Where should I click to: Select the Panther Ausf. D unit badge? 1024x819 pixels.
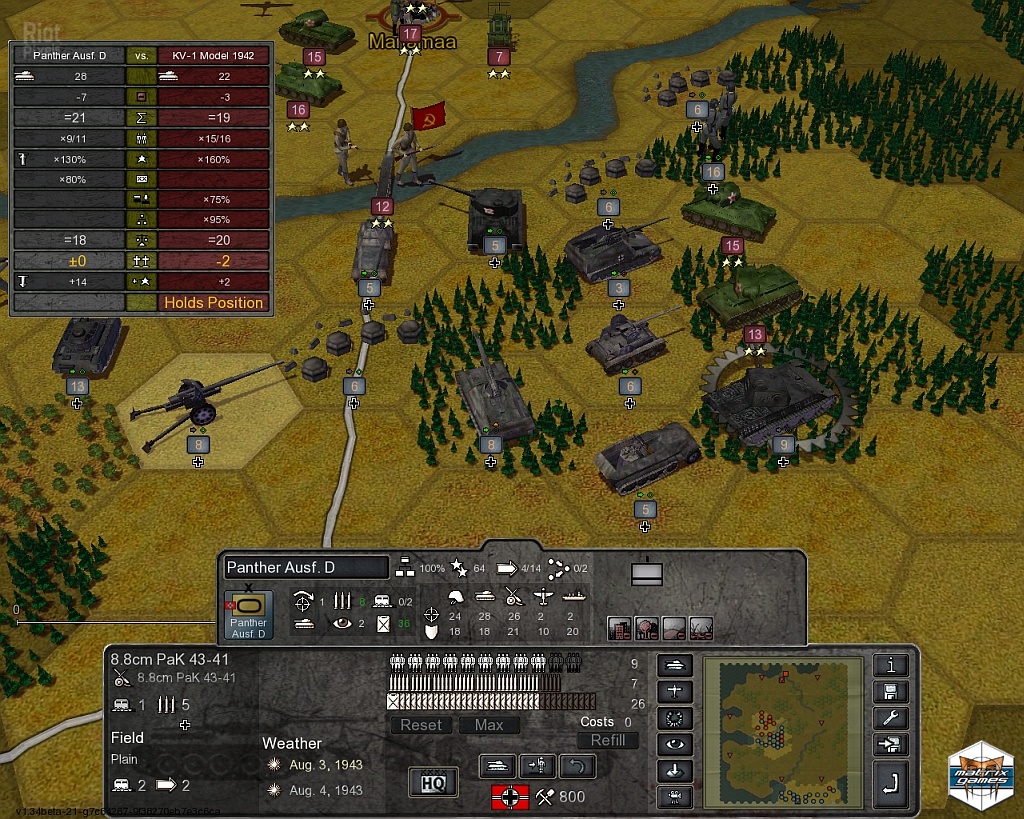click(x=248, y=615)
